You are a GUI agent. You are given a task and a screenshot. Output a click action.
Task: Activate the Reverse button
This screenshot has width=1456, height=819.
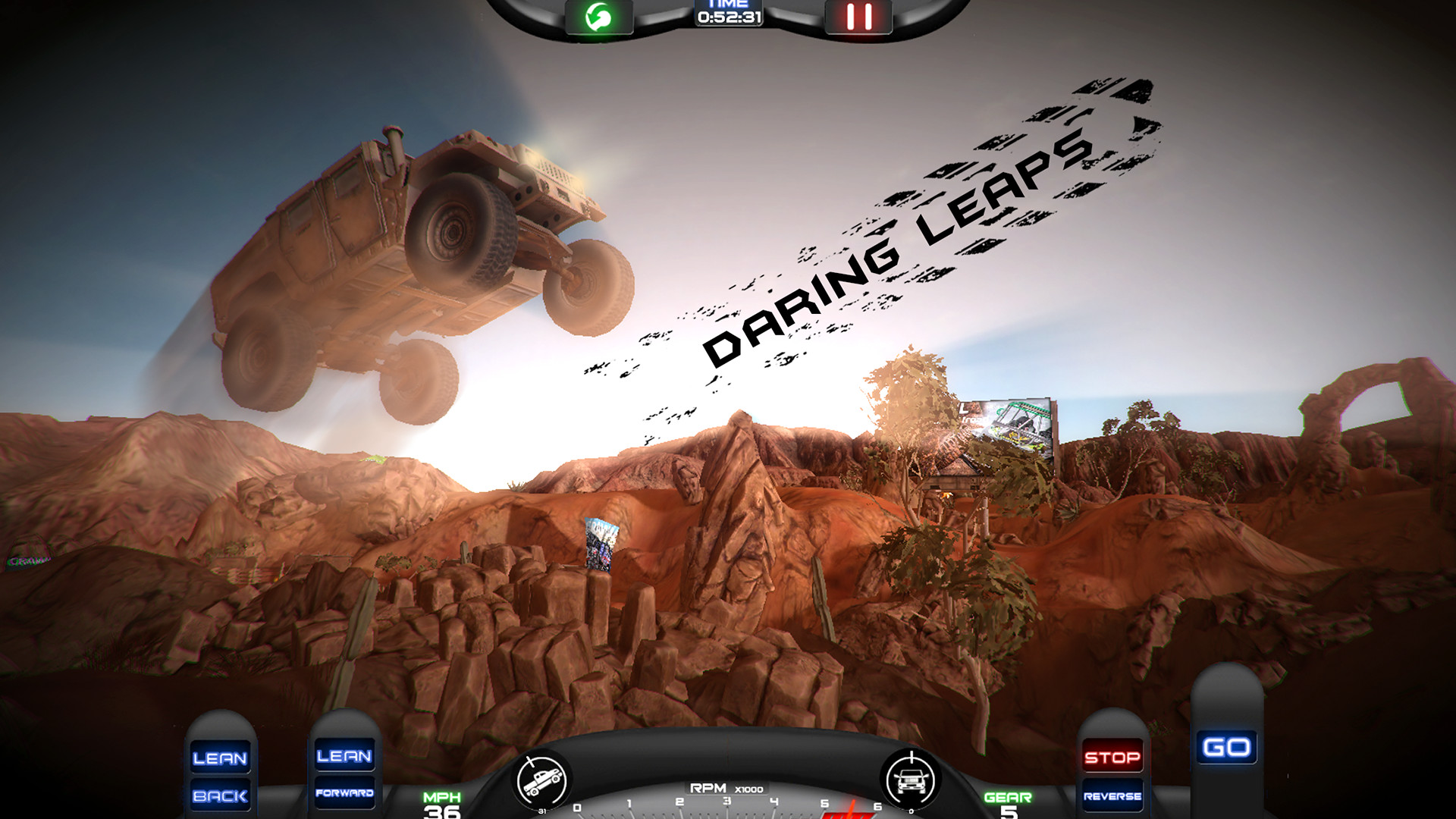(1112, 795)
